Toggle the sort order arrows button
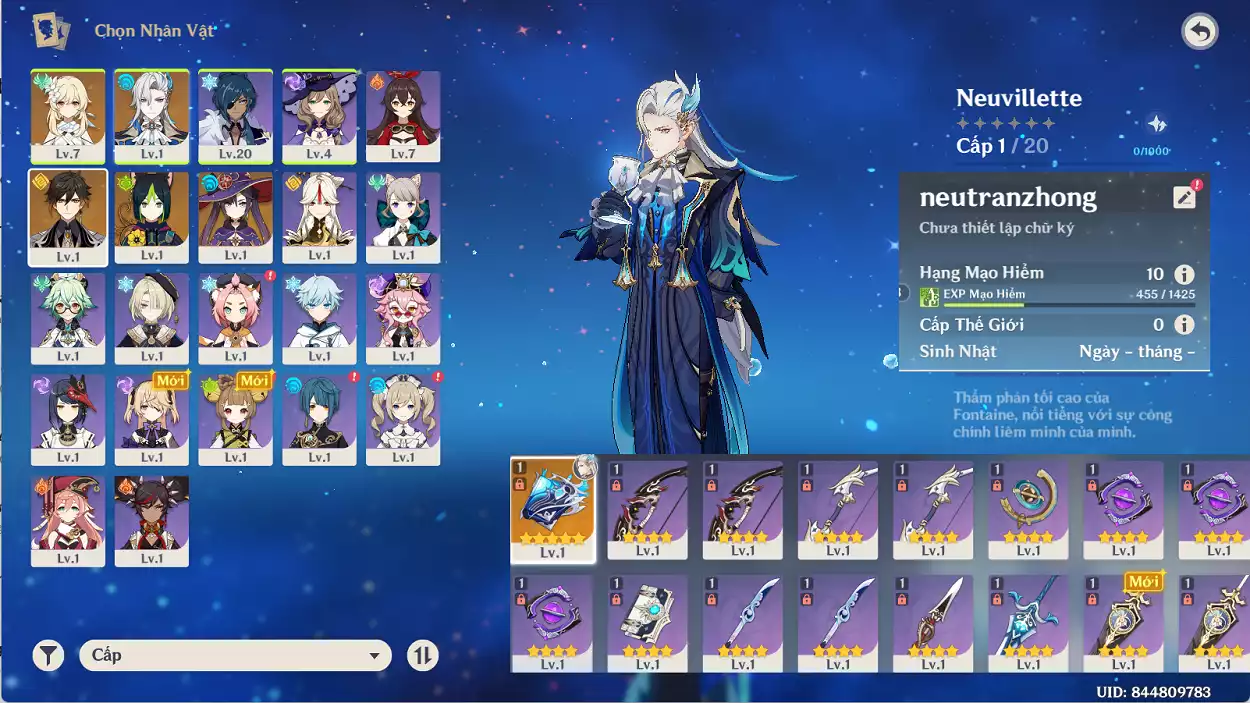This screenshot has width=1250, height=703. click(423, 656)
